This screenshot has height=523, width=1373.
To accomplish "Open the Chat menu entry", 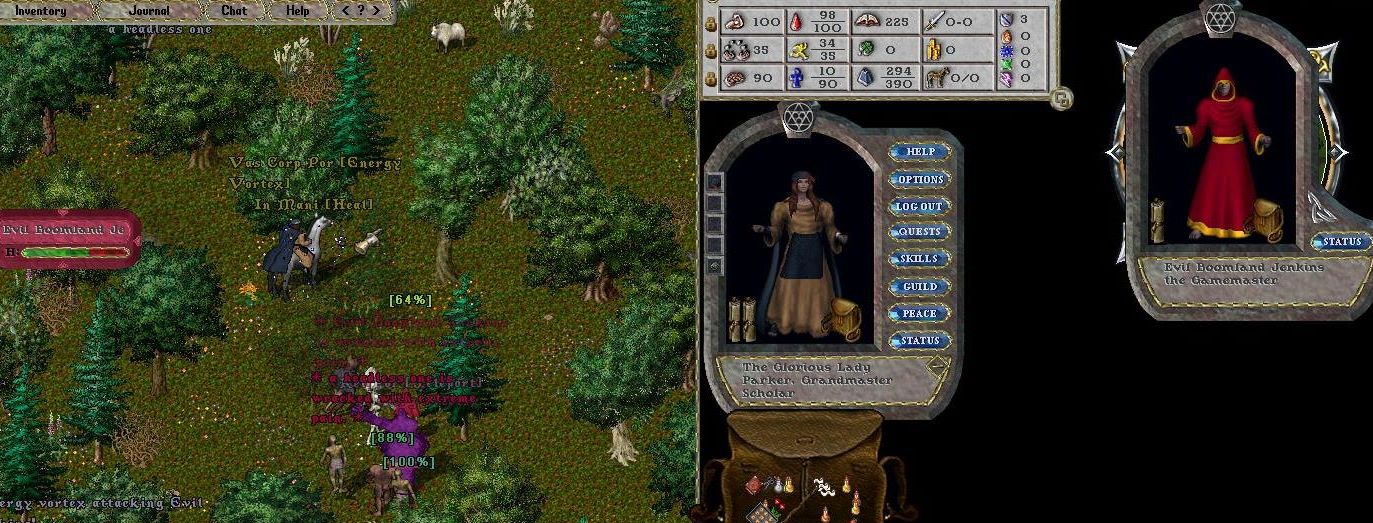I will point(234,11).
